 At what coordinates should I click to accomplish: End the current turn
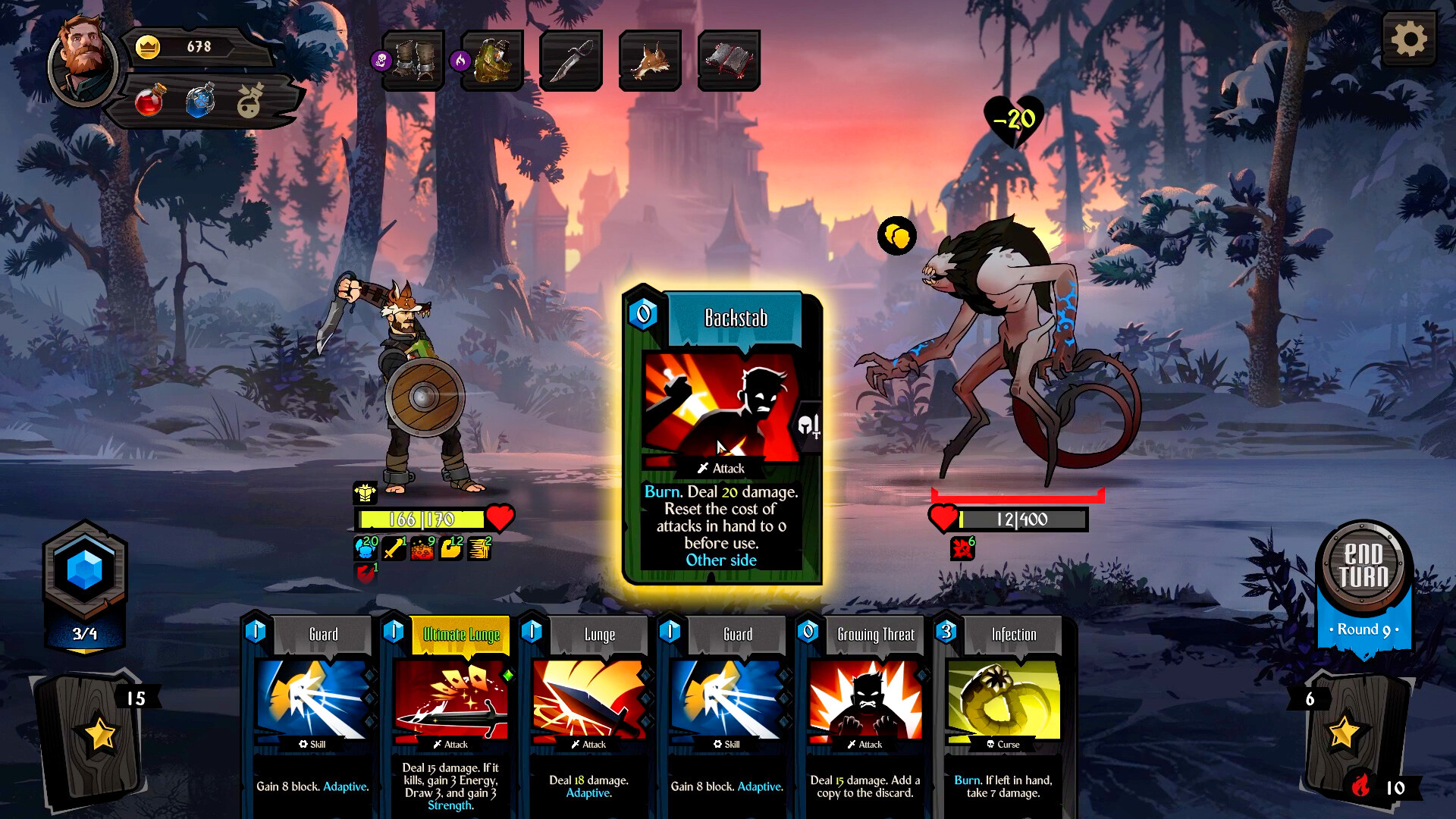point(1363,566)
